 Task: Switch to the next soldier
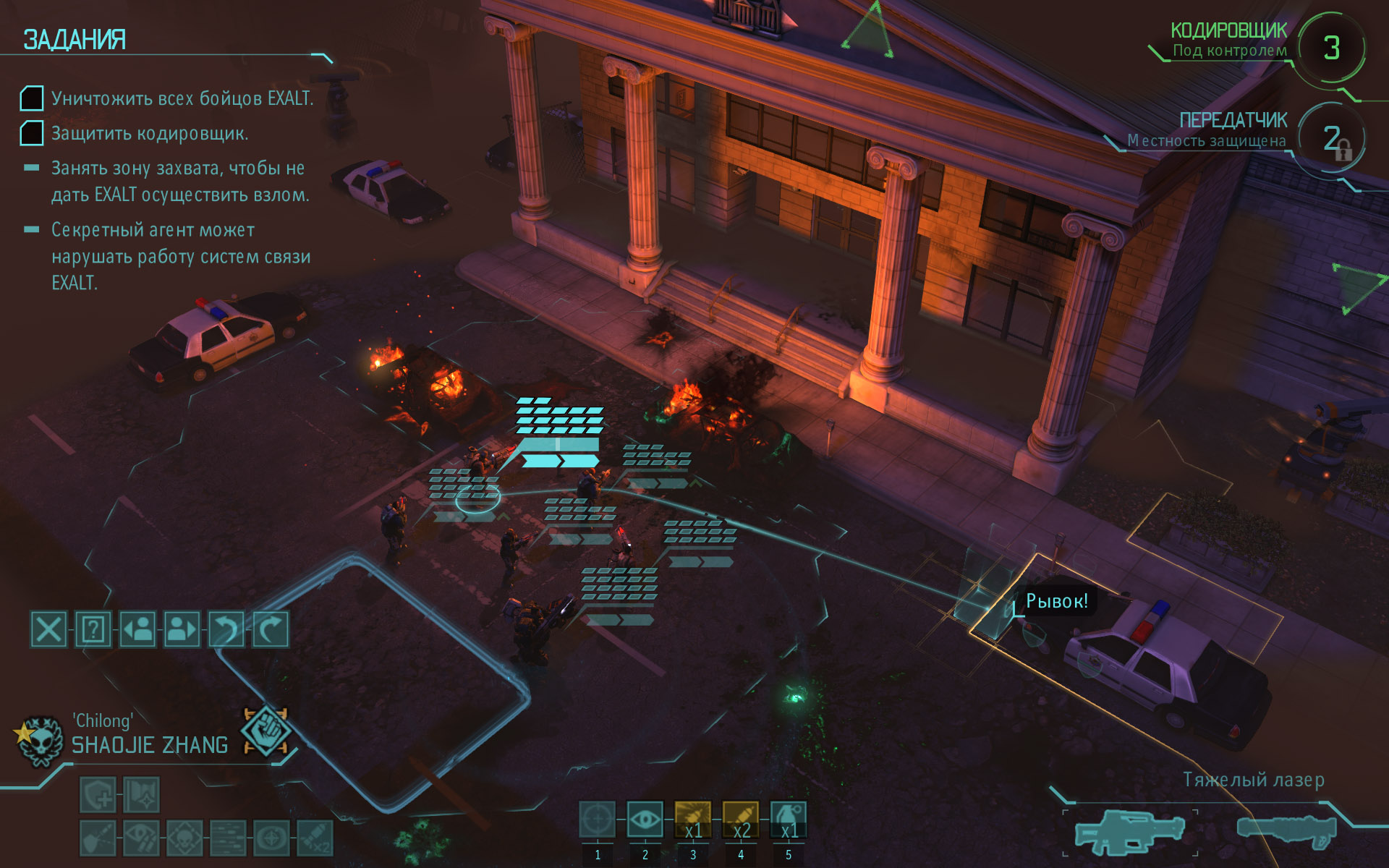pos(182,629)
